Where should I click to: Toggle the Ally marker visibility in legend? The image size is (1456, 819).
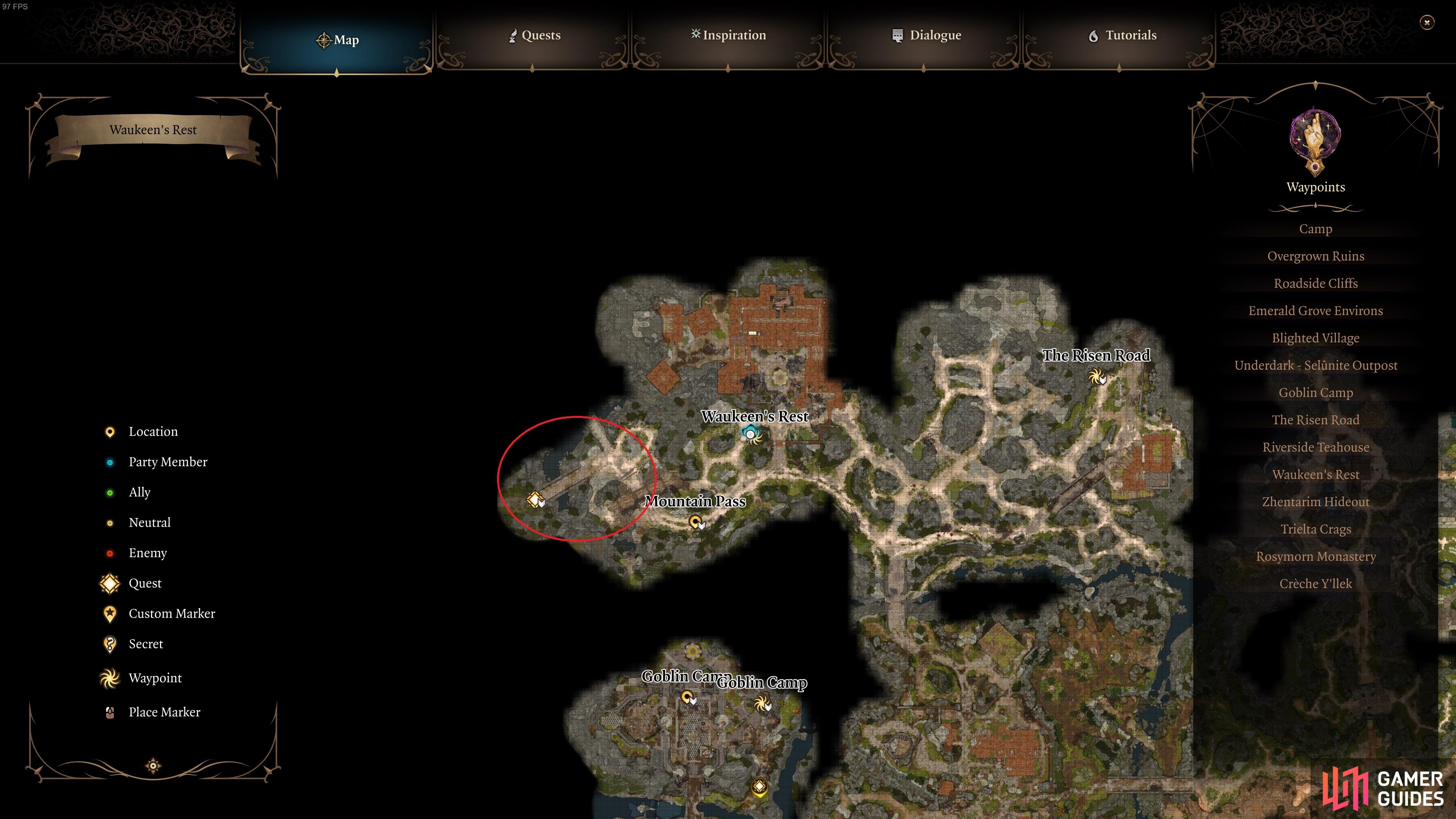pos(110,492)
